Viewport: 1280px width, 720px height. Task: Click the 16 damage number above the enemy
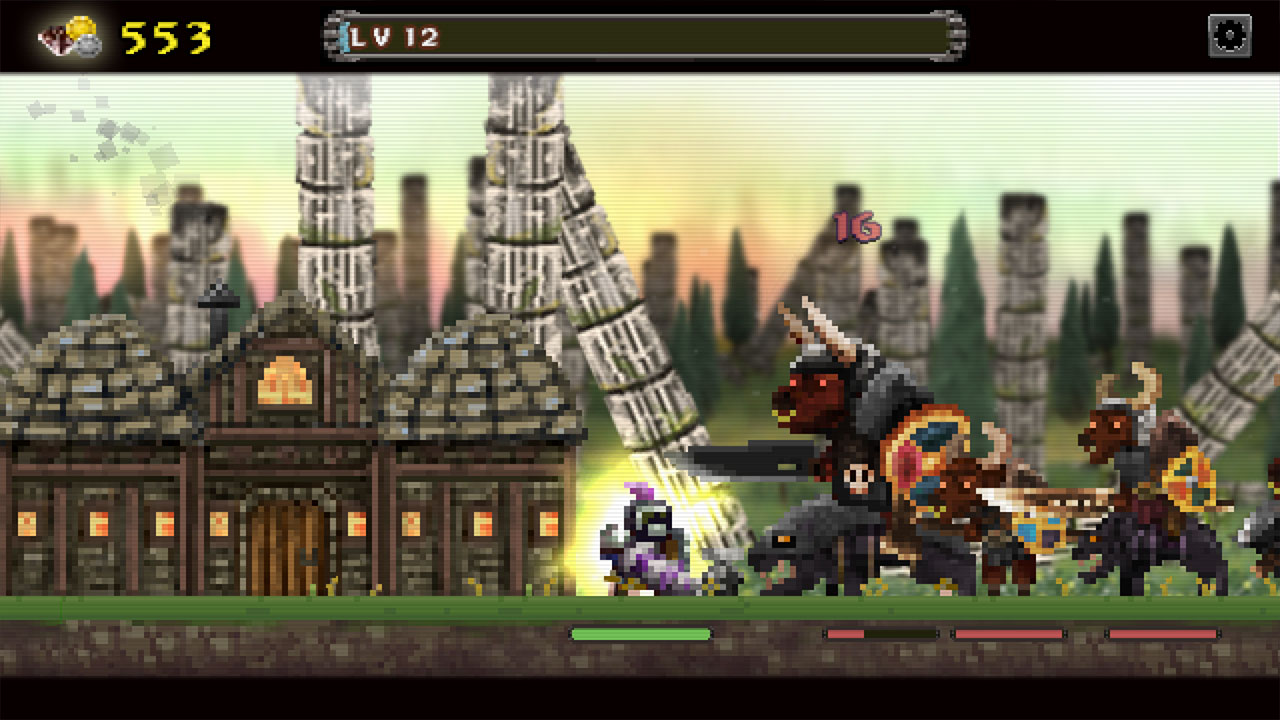pyautogui.click(x=855, y=227)
